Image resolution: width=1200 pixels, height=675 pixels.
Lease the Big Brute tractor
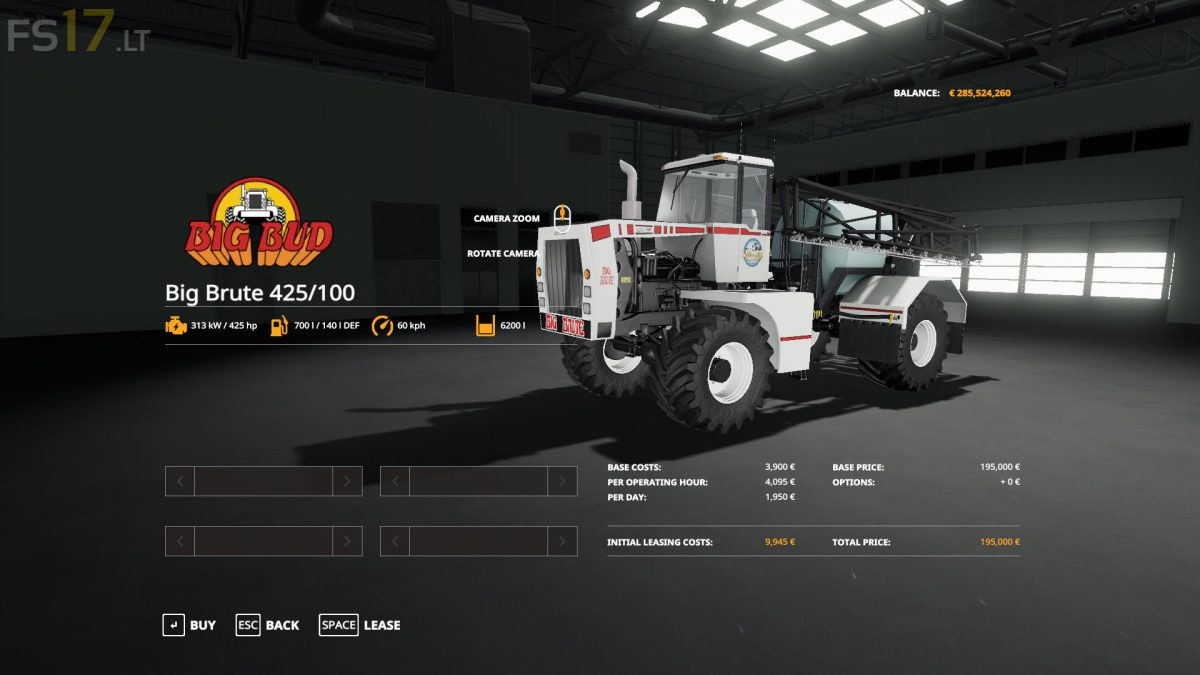pyautogui.click(x=360, y=625)
